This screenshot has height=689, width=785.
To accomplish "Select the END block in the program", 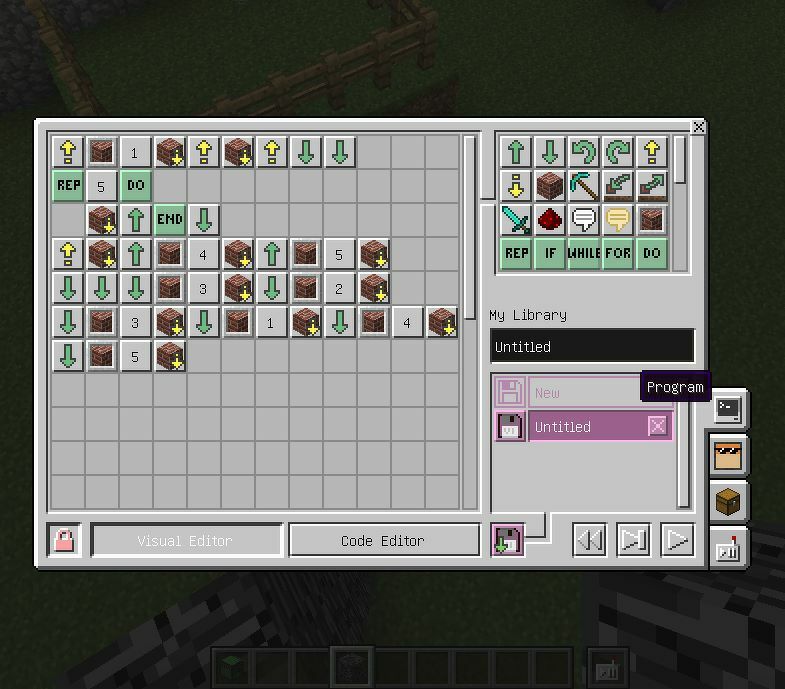I will click(170, 220).
